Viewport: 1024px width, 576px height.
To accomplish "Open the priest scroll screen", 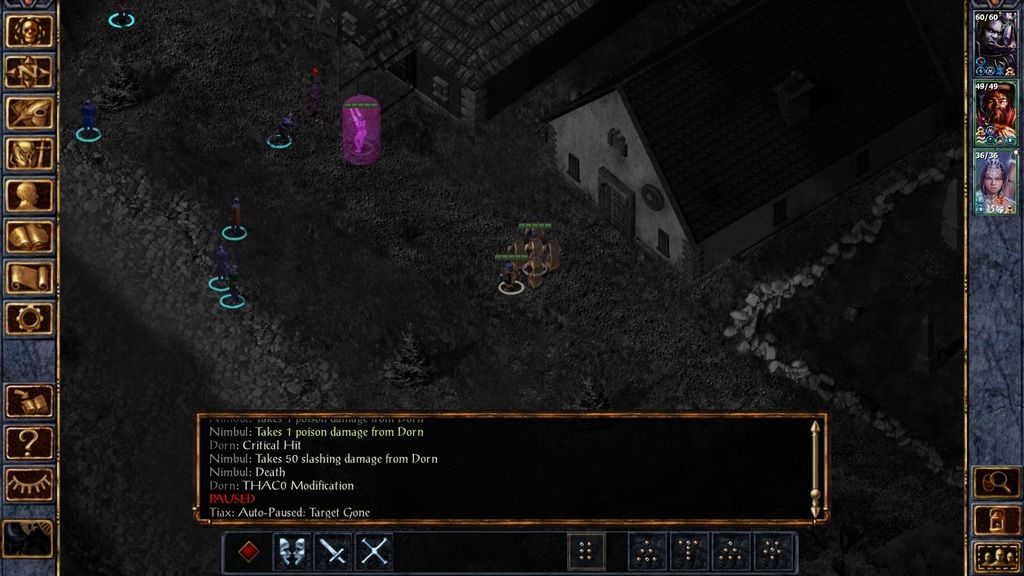I will [x=29, y=277].
